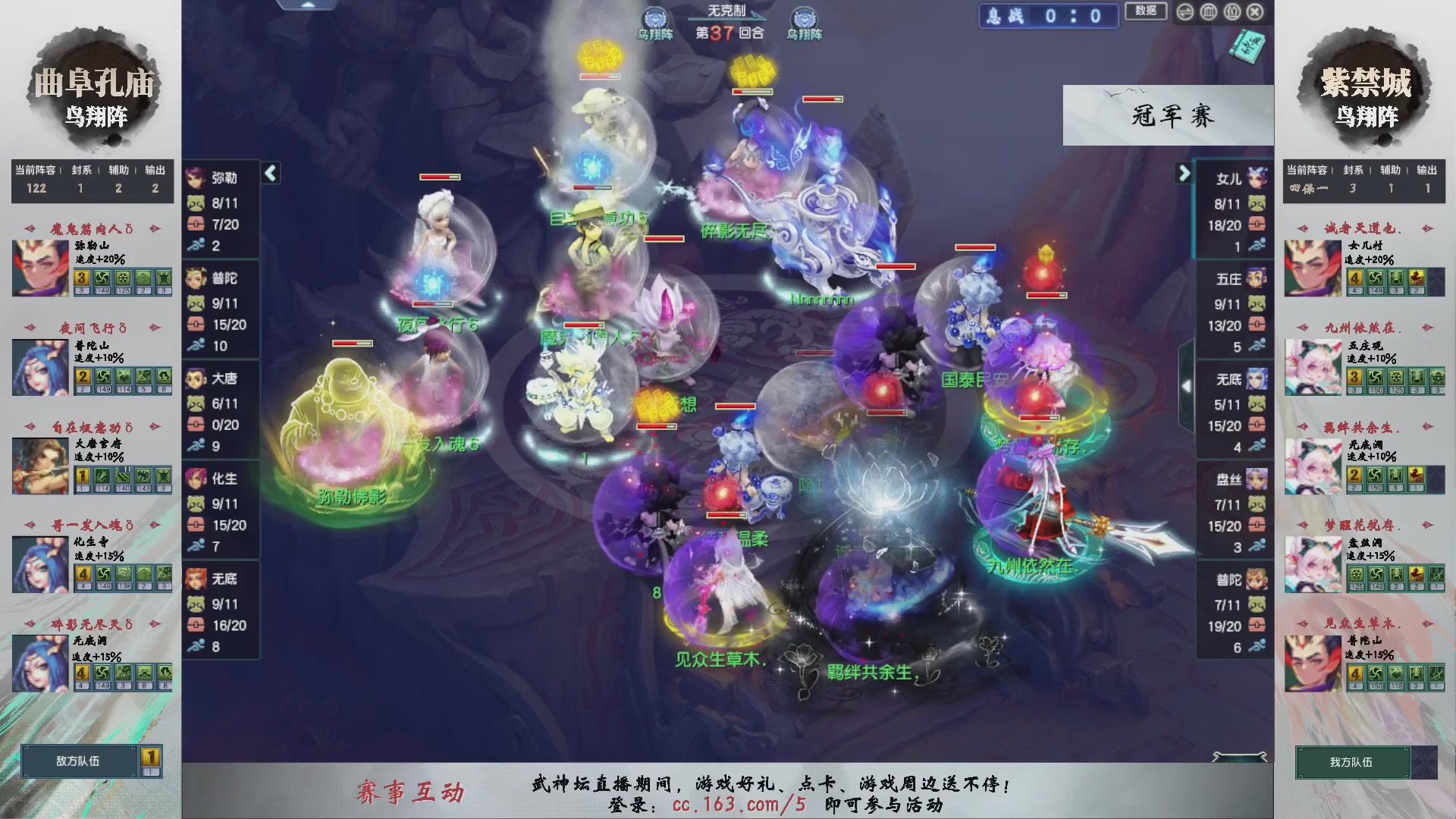Click the 敌方队伍 button
This screenshot has height=819, width=1456.
coord(78,762)
